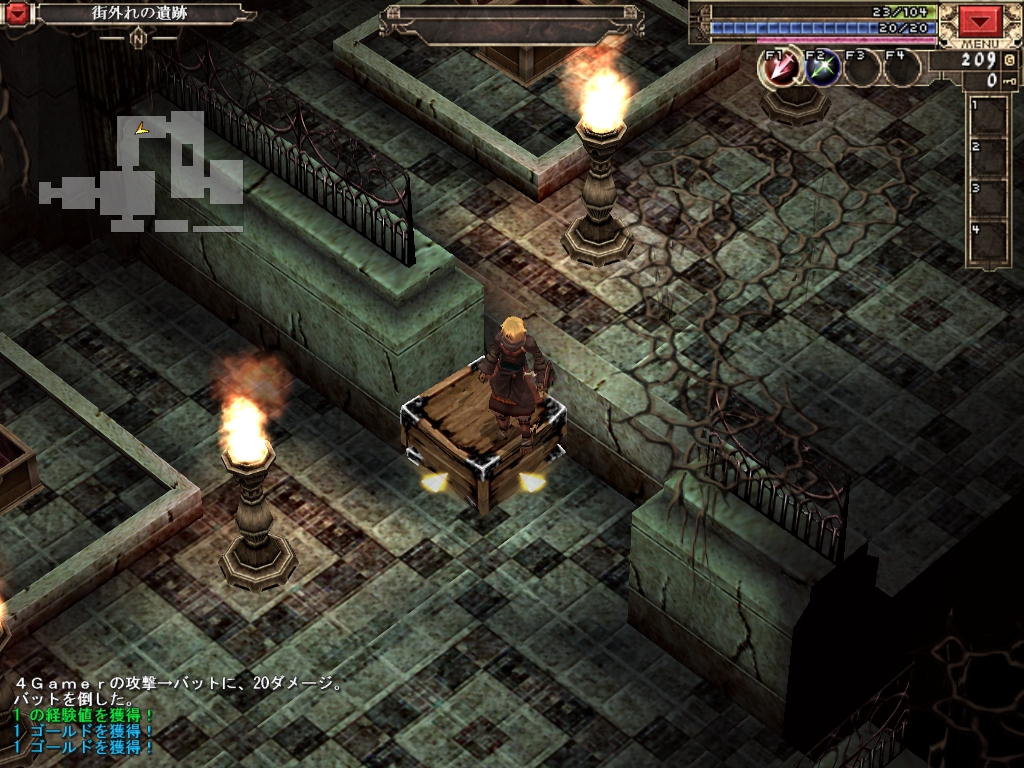Viewport: 1024px width, 768px height.
Task: Activate the F1 red arrow skill
Action: [783, 68]
